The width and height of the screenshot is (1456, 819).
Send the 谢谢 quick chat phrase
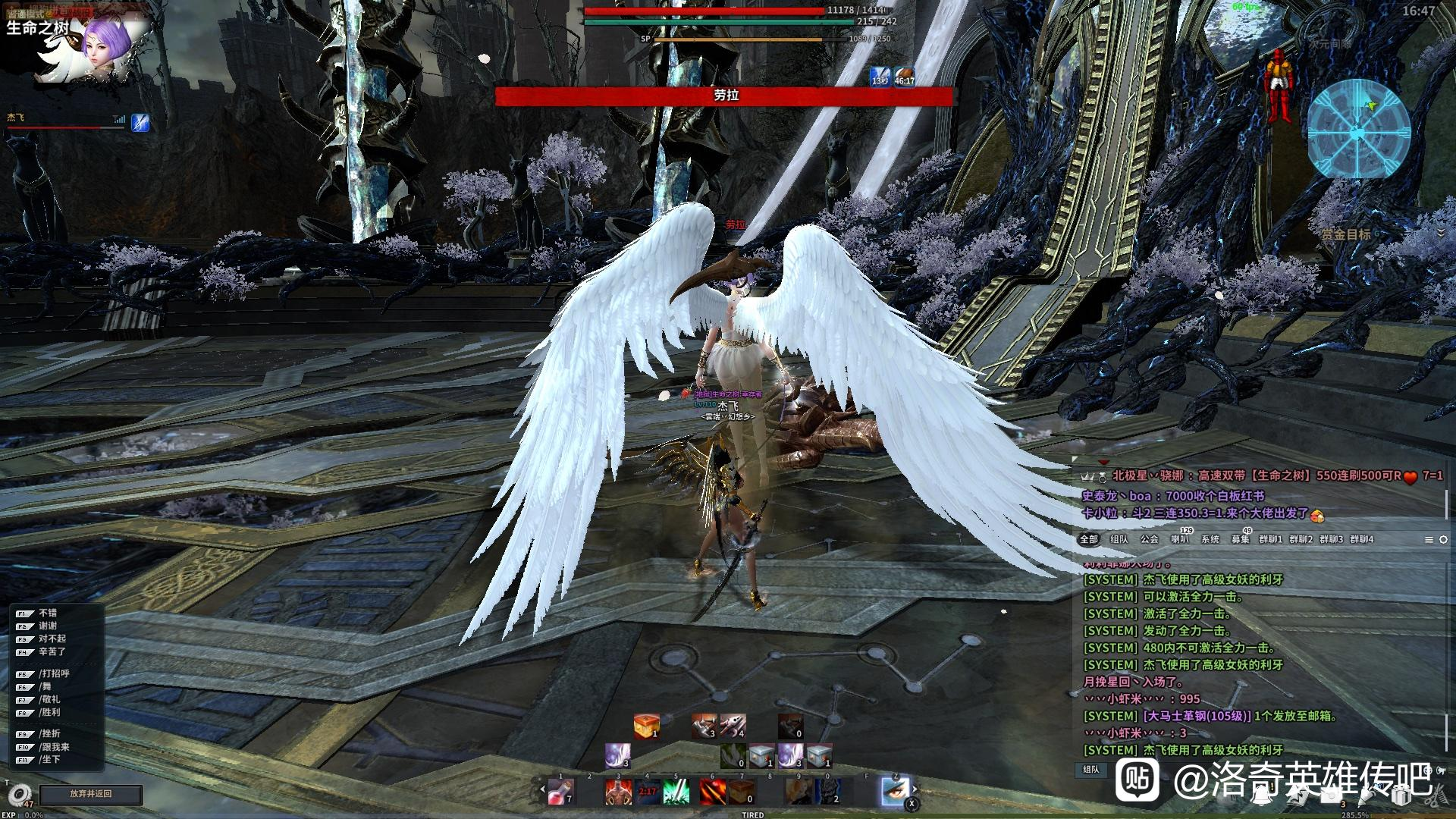click(47, 626)
